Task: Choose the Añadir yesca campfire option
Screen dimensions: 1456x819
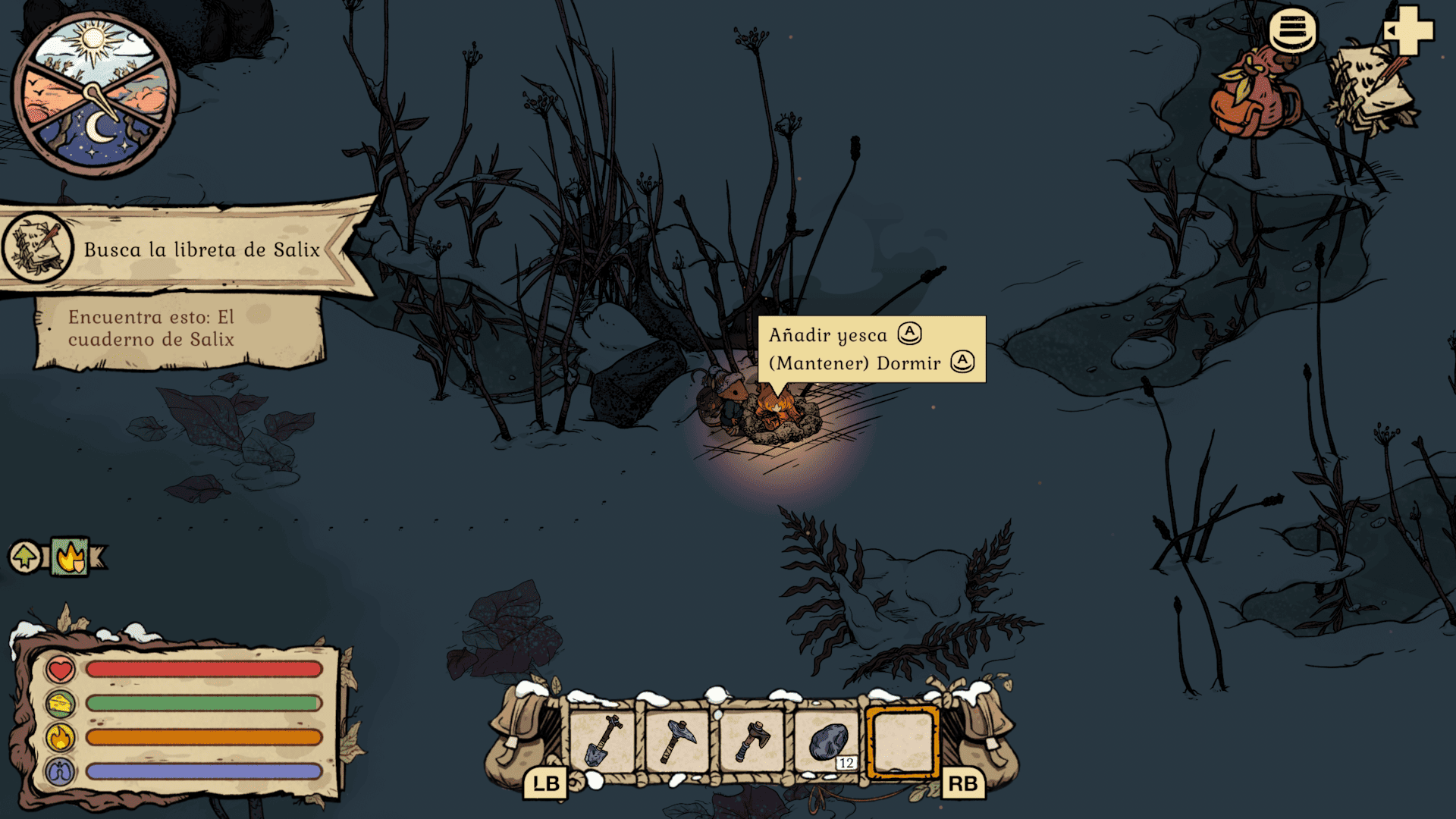Action: point(843,334)
